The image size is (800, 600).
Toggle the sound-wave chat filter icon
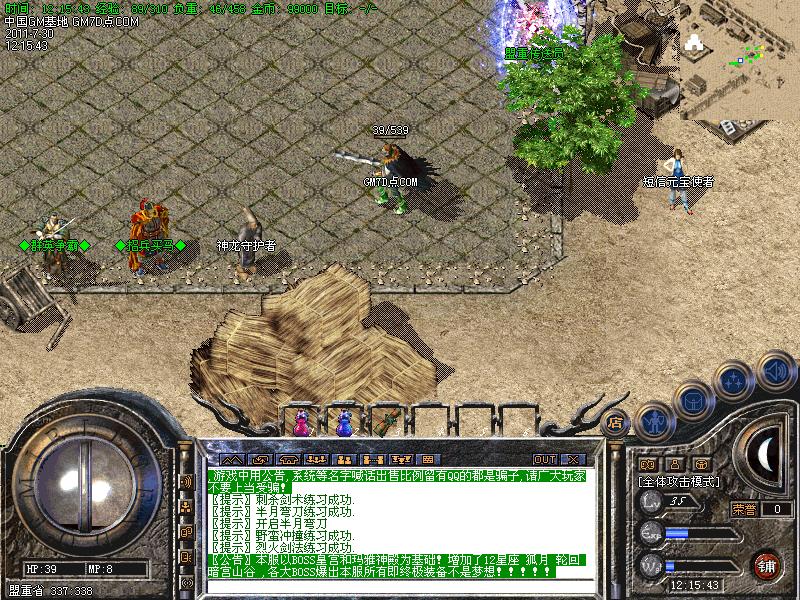[x=185, y=481]
